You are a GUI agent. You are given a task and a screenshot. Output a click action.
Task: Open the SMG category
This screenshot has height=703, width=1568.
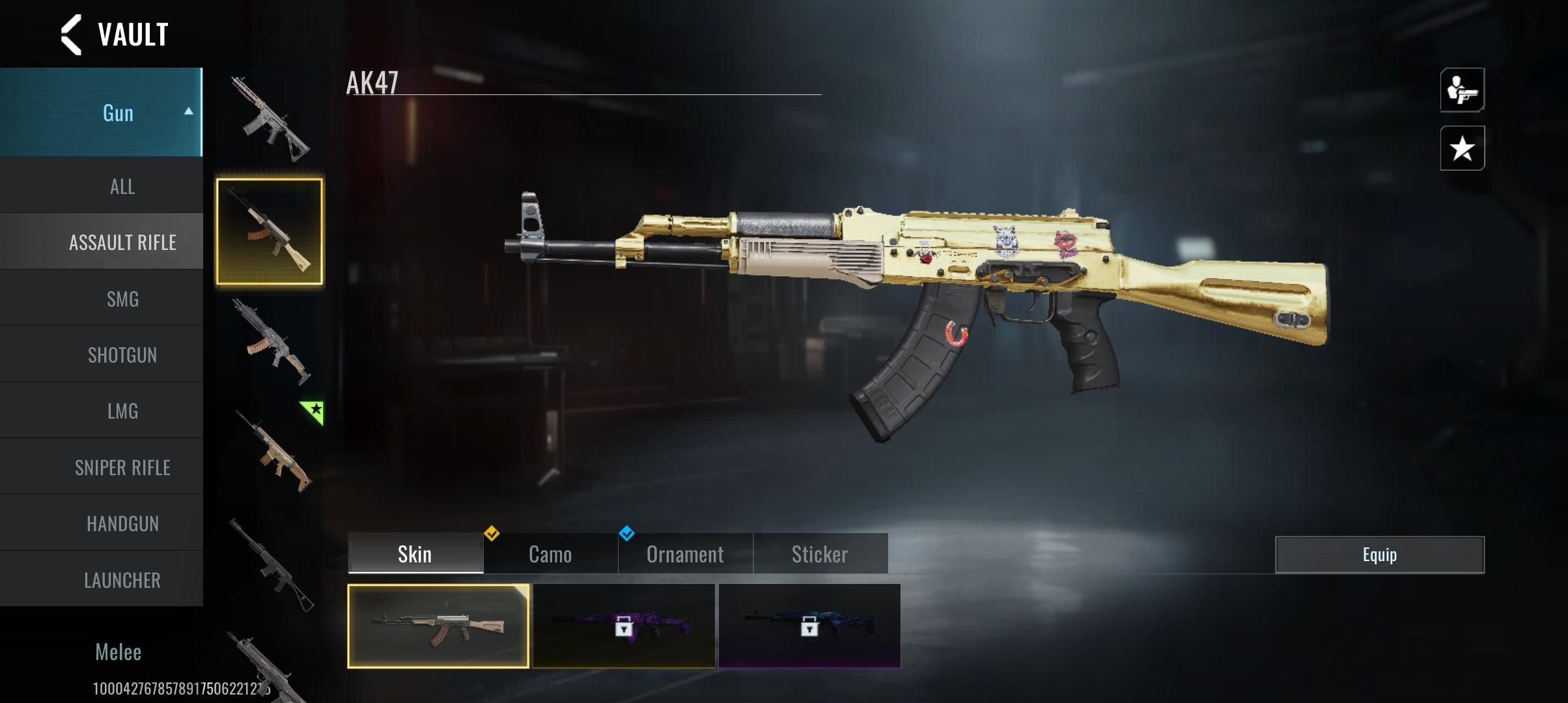click(x=122, y=299)
